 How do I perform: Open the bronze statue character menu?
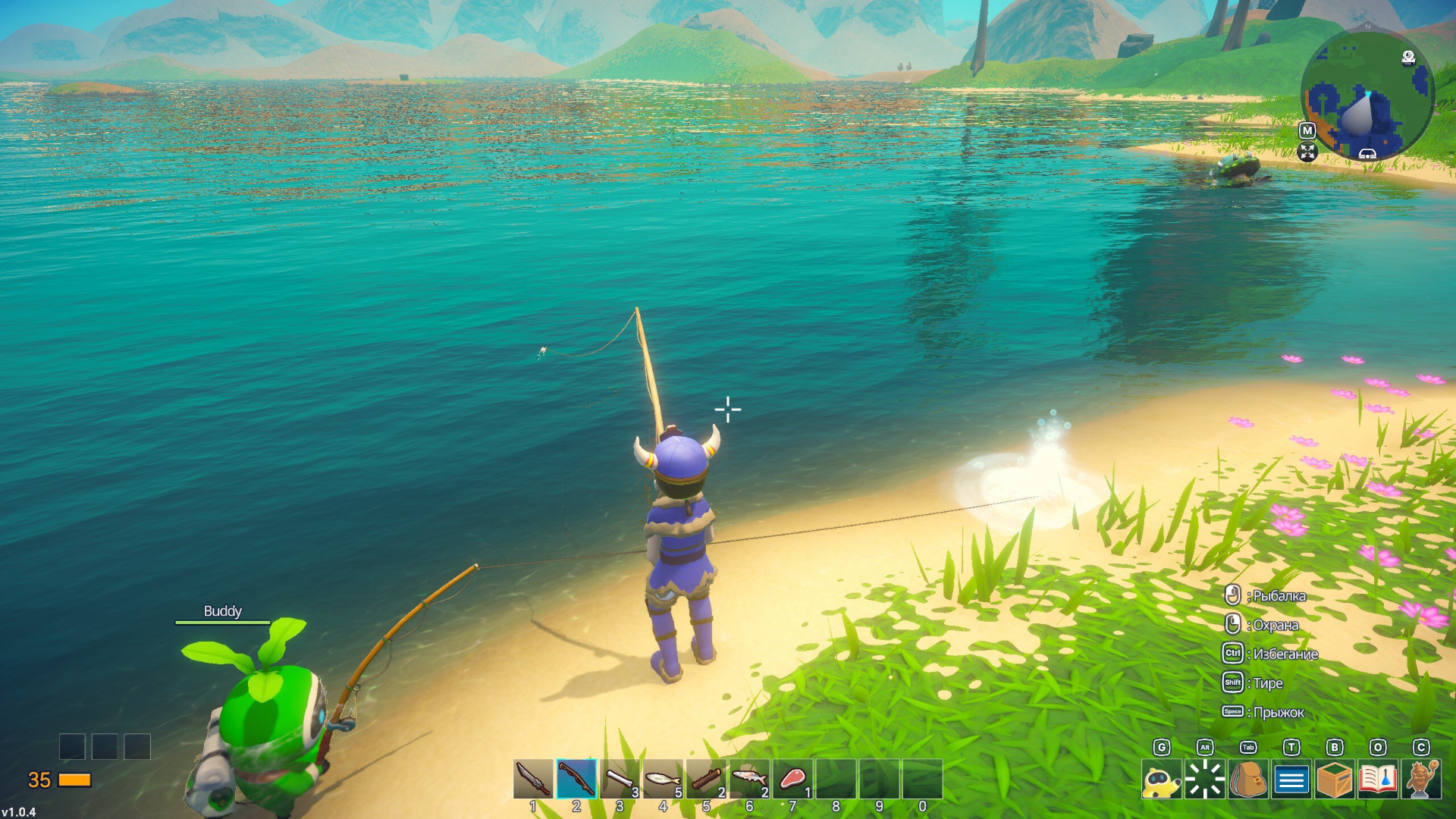tap(1420, 780)
